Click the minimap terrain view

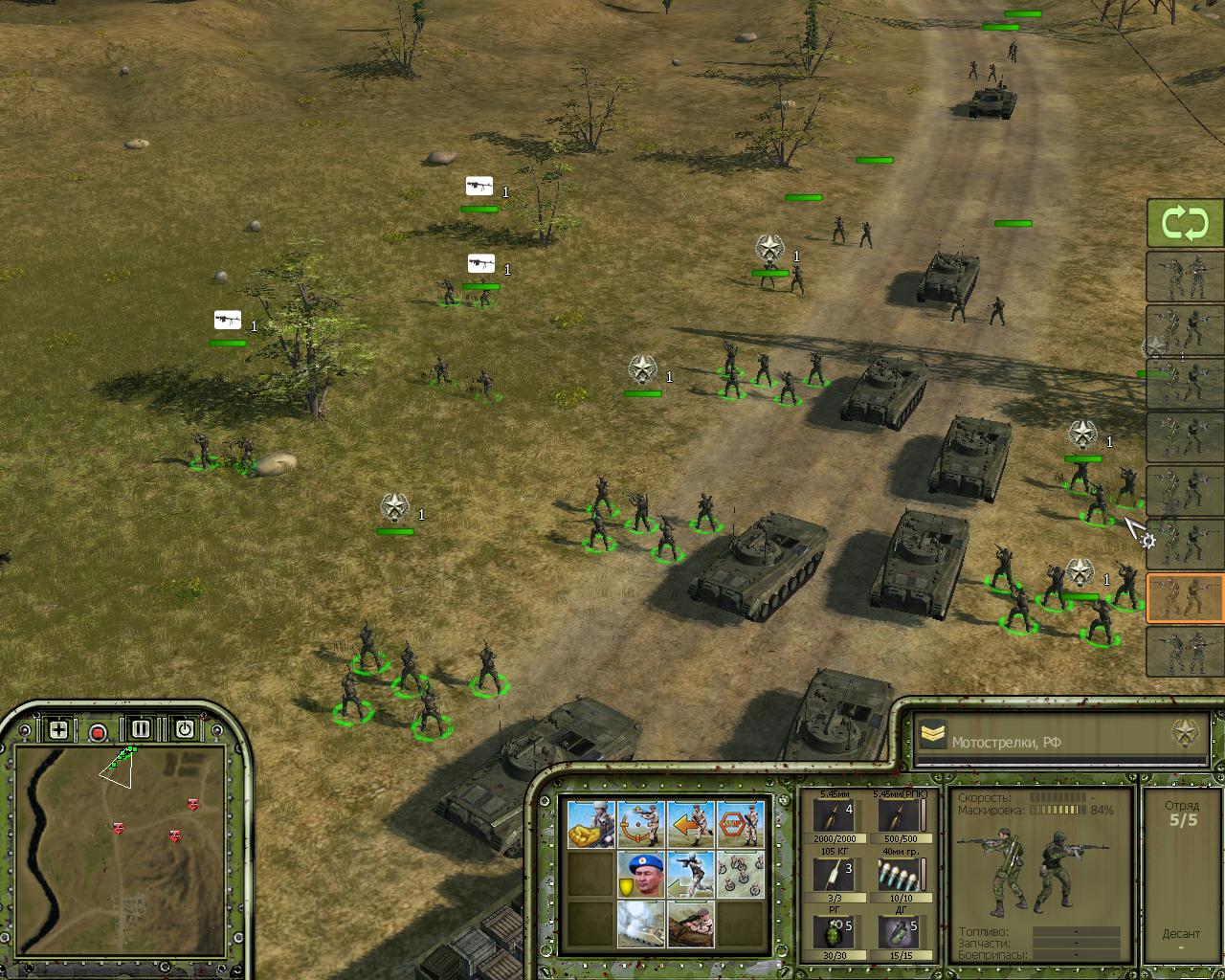coord(120,835)
